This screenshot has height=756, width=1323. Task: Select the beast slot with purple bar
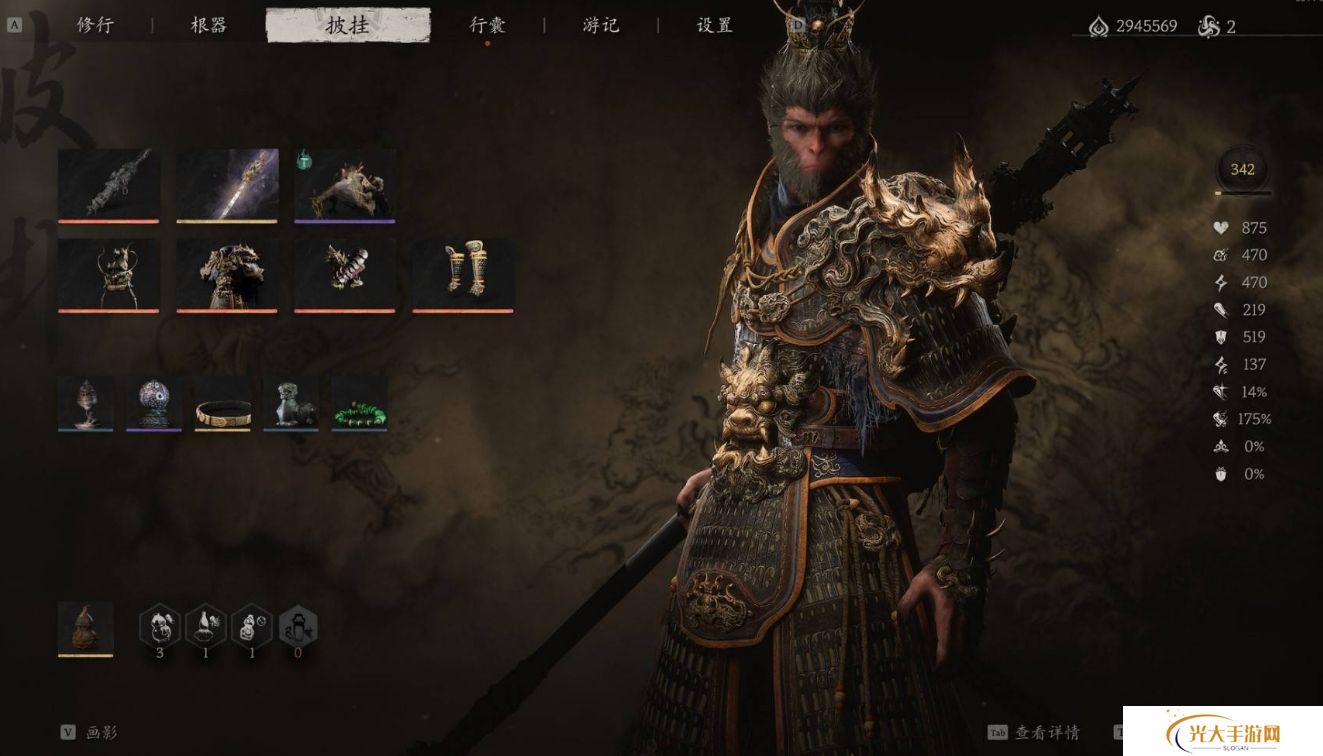coord(345,184)
